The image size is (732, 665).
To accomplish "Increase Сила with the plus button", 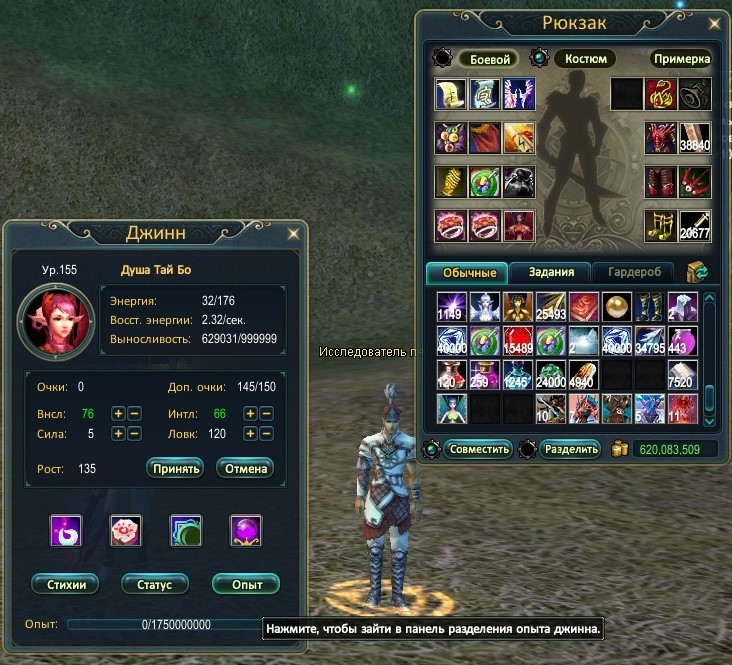I will pyautogui.click(x=118, y=434).
